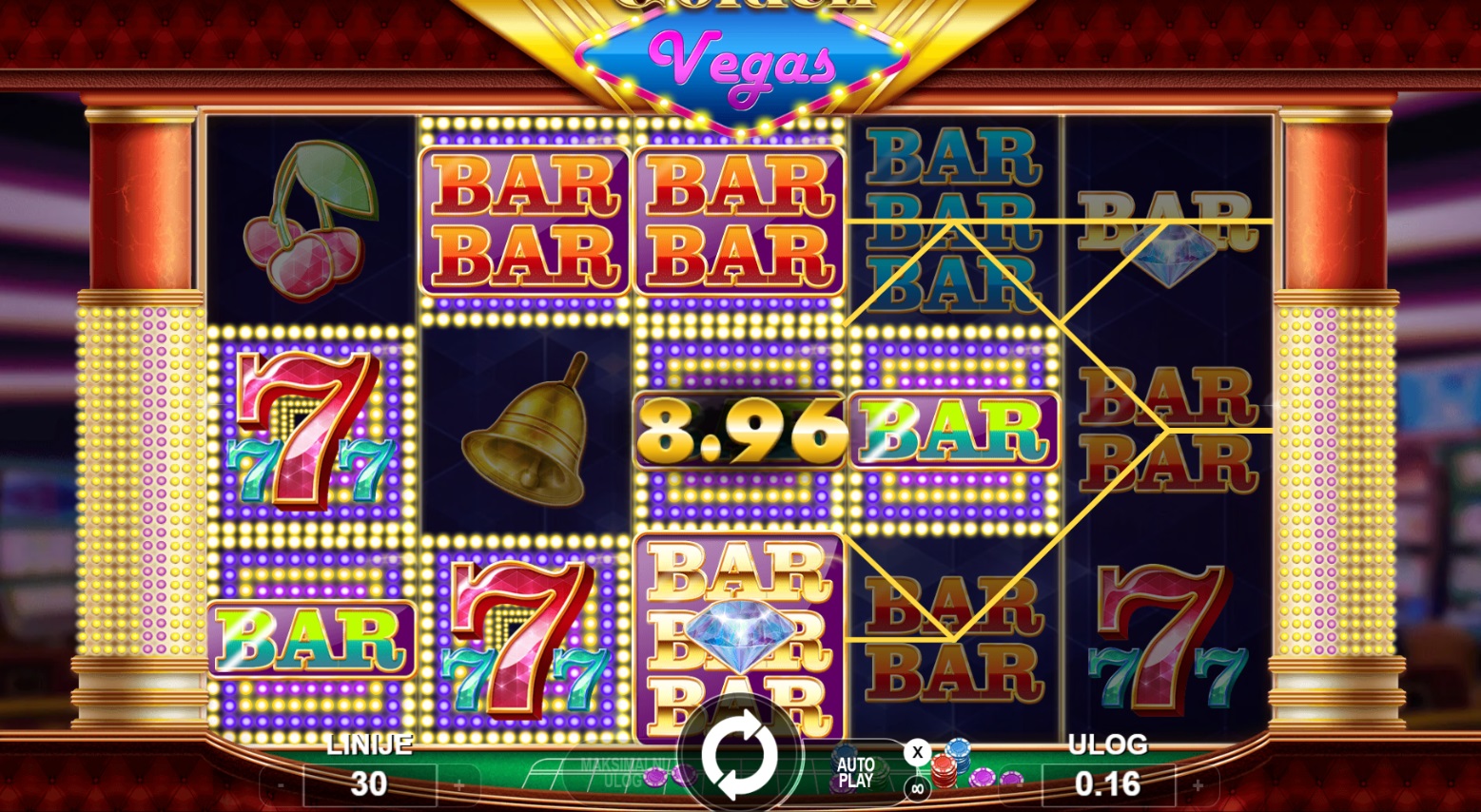The width and height of the screenshot is (1481, 812).
Task: Decrease Linije with the minus button
Action: [282, 785]
